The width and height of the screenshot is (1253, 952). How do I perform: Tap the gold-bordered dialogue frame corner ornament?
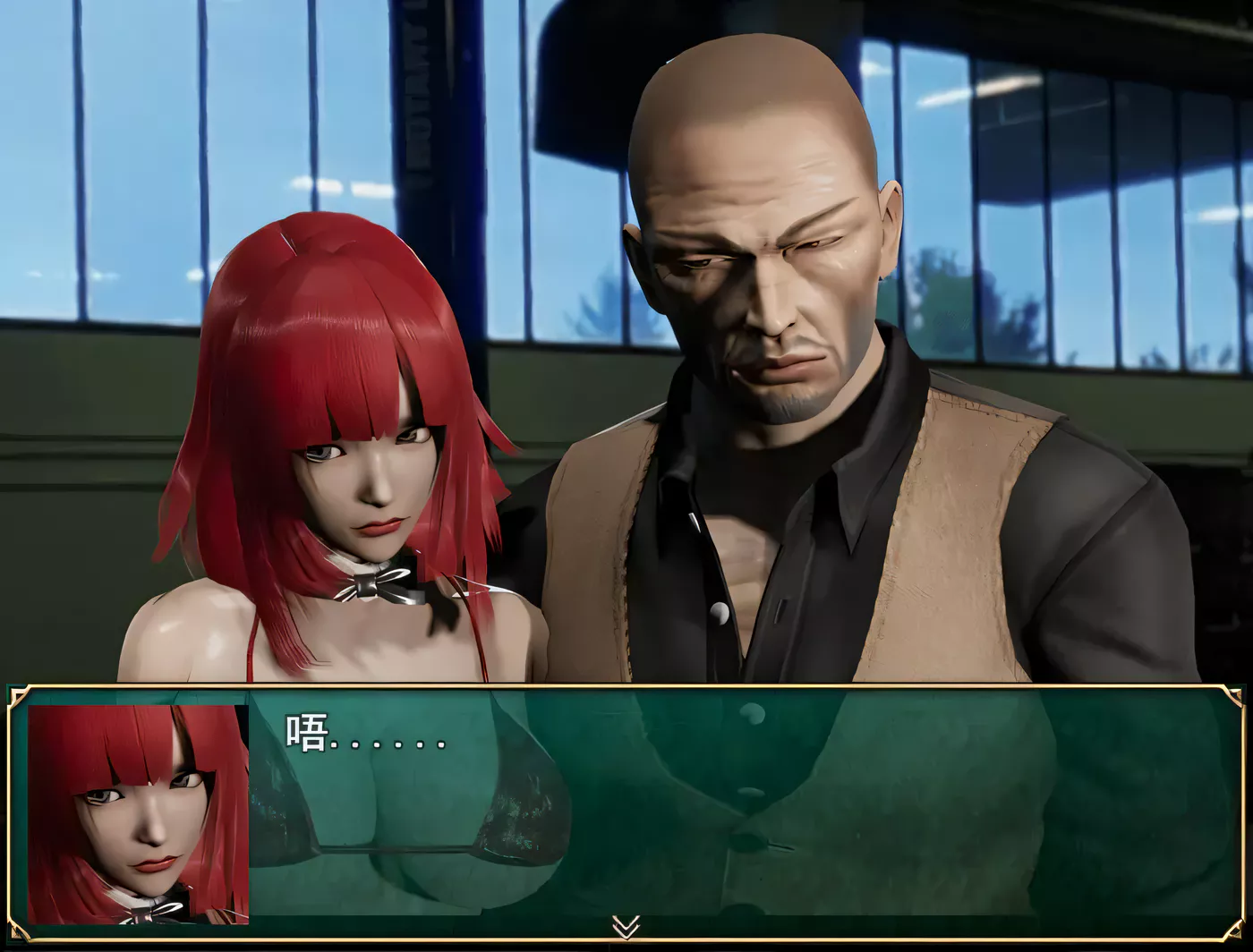tap(20, 693)
